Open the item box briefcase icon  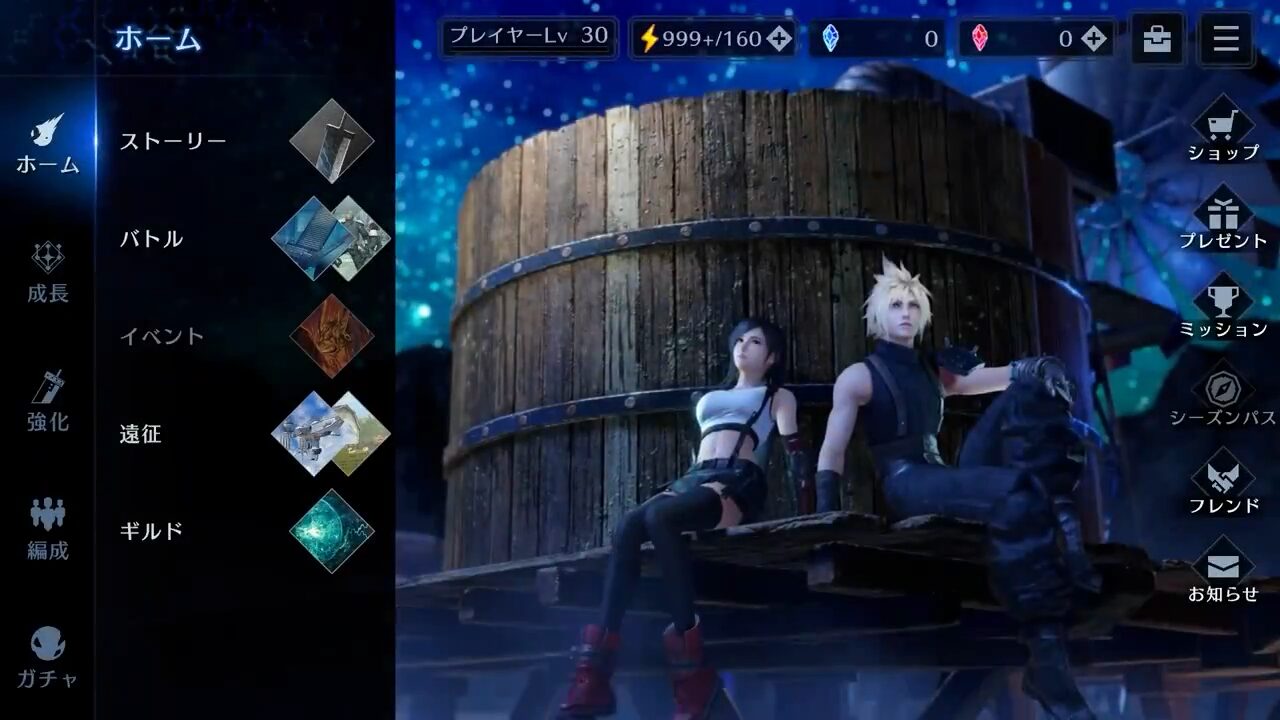pyautogui.click(x=1158, y=40)
